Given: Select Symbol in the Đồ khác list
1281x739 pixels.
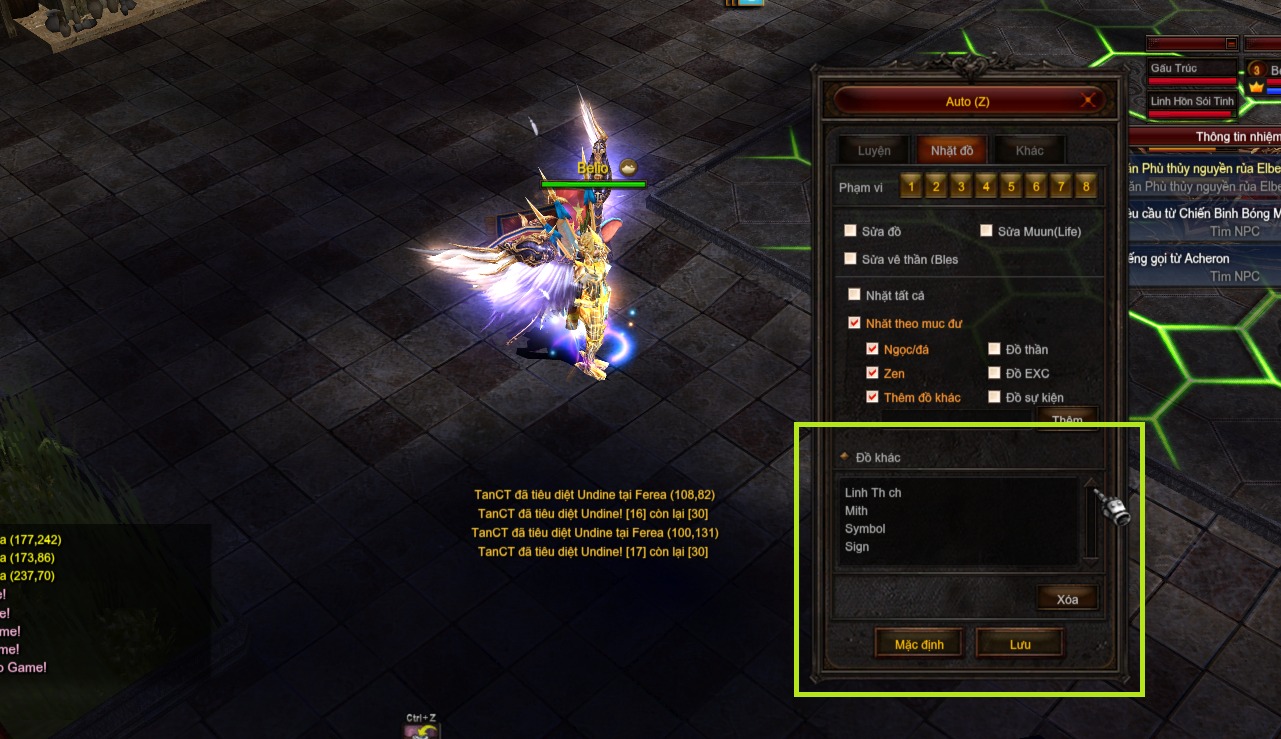Looking at the screenshot, I should pos(865,529).
